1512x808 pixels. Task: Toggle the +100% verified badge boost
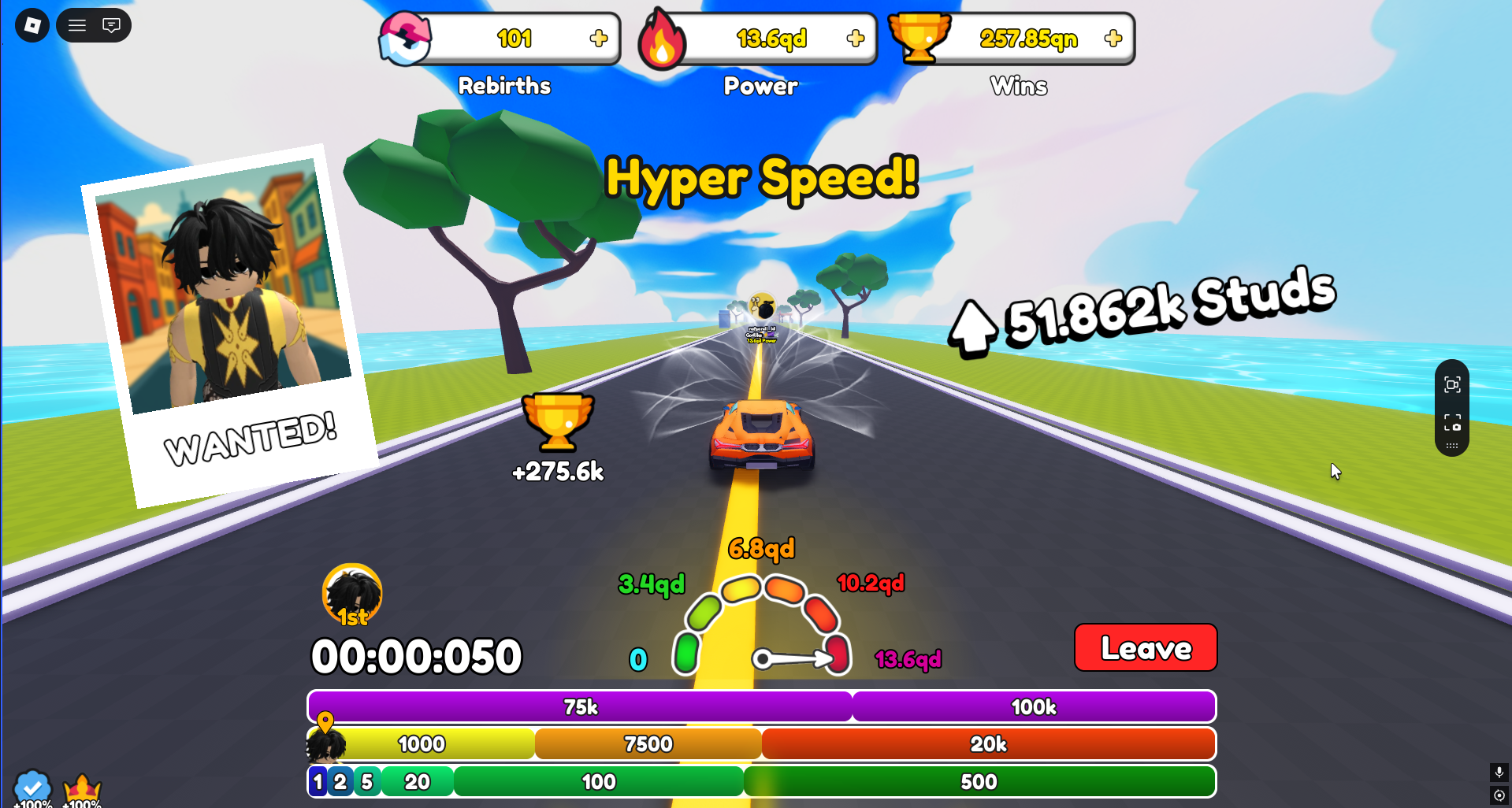click(33, 786)
